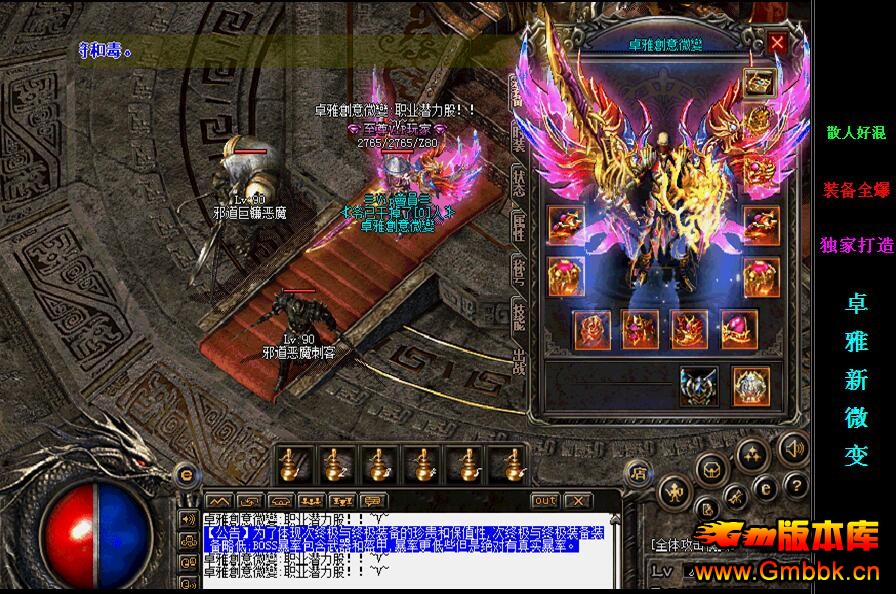
Task: Click the three-stars round button
Action: [x=751, y=454]
